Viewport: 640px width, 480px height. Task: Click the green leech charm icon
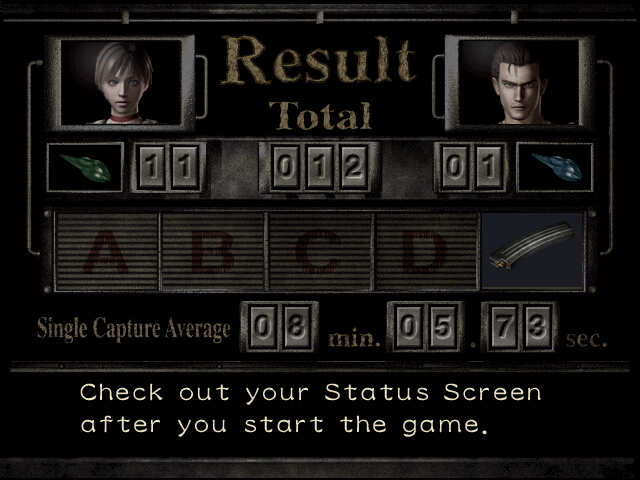pyautogui.click(x=85, y=166)
